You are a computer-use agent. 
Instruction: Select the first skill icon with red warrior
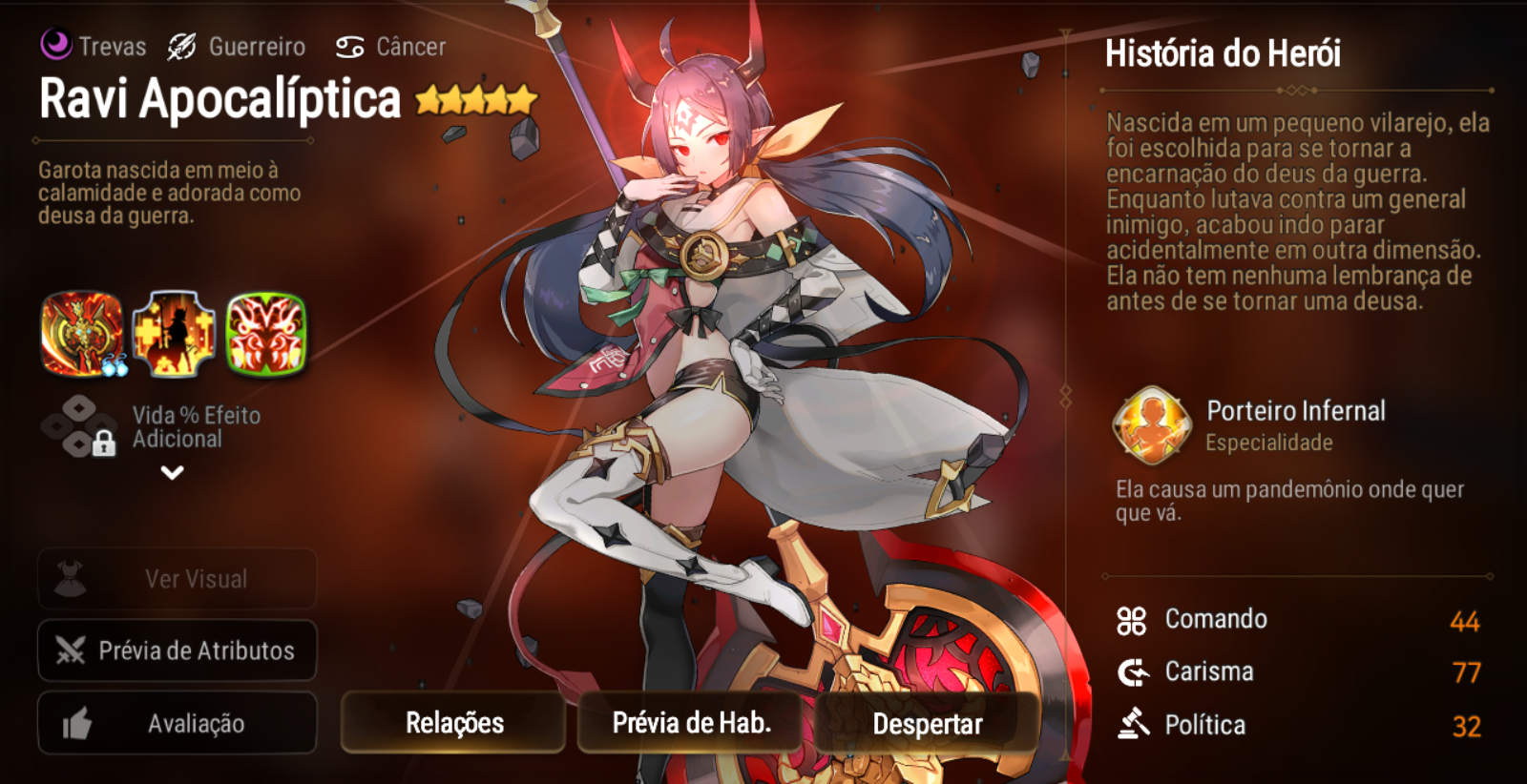click(82, 334)
